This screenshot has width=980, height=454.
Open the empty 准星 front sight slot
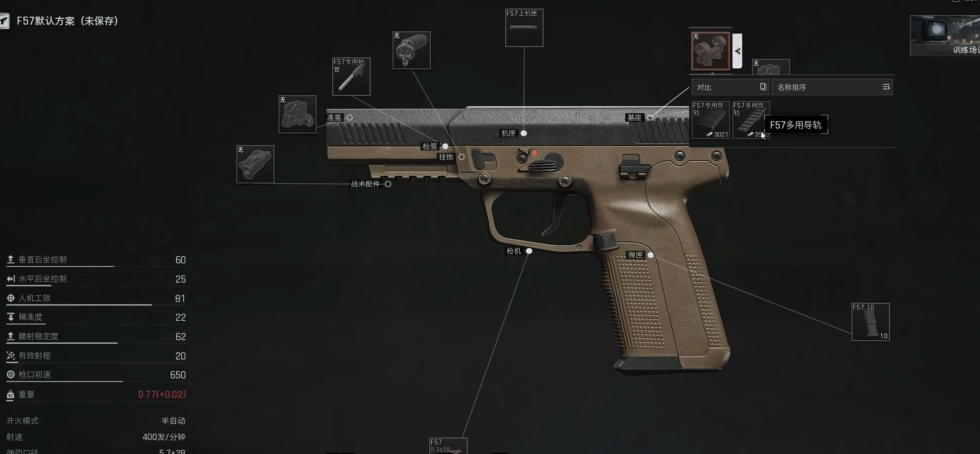pyautogui.click(x=297, y=114)
